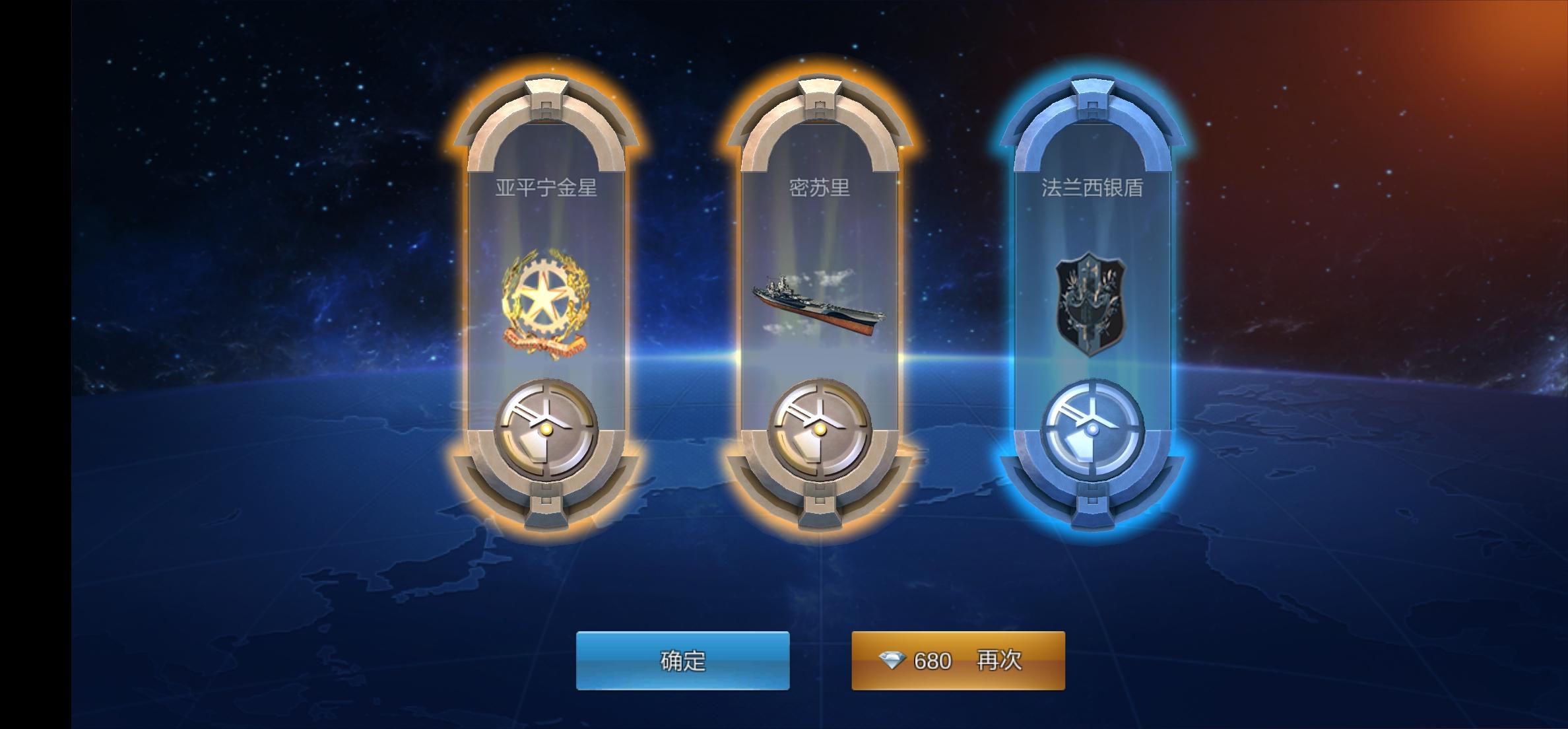Select the 法兰西银盾 title label
The height and width of the screenshot is (729, 1568).
point(1093,187)
